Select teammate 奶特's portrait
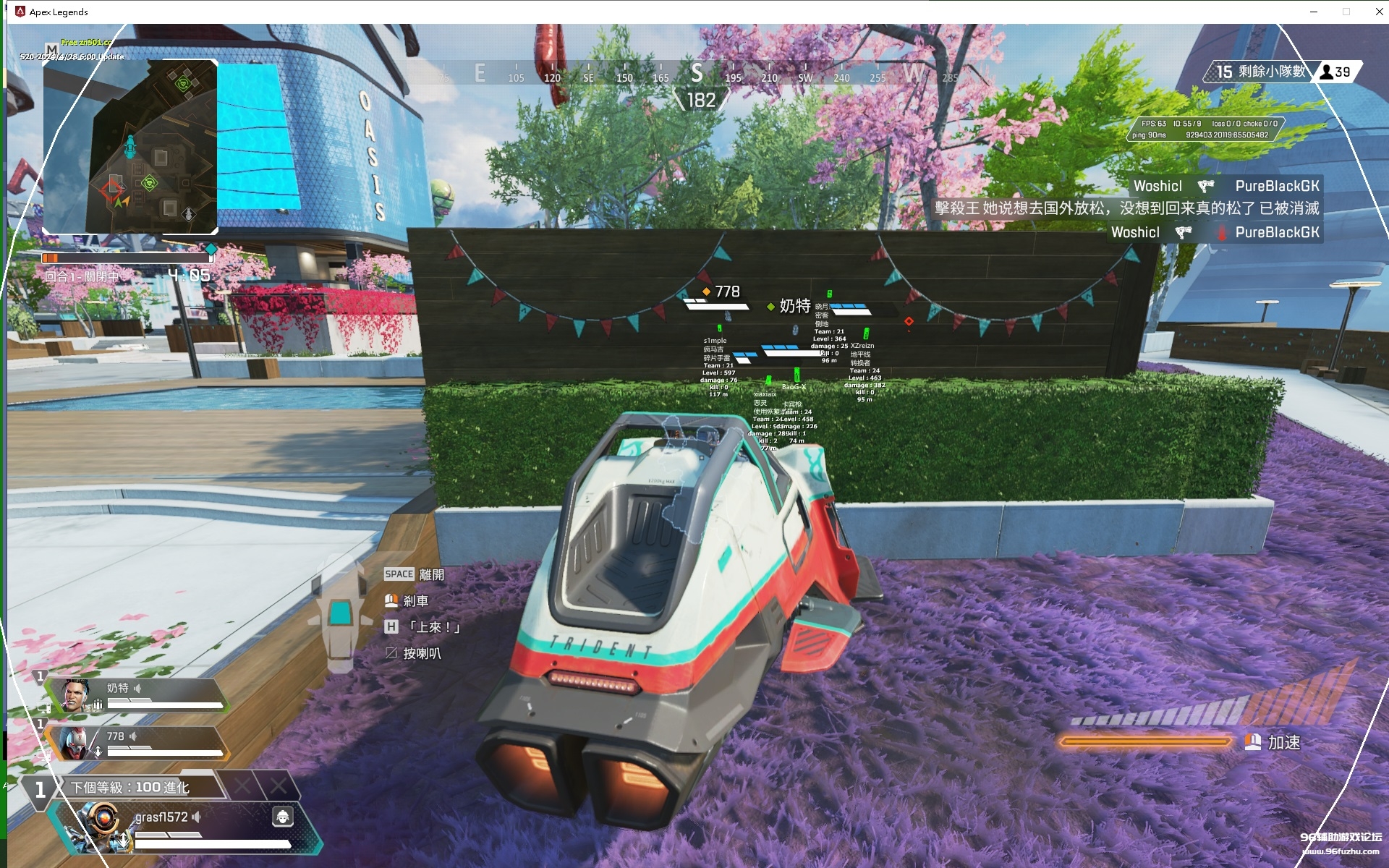The width and height of the screenshot is (1389, 868). coord(75,695)
